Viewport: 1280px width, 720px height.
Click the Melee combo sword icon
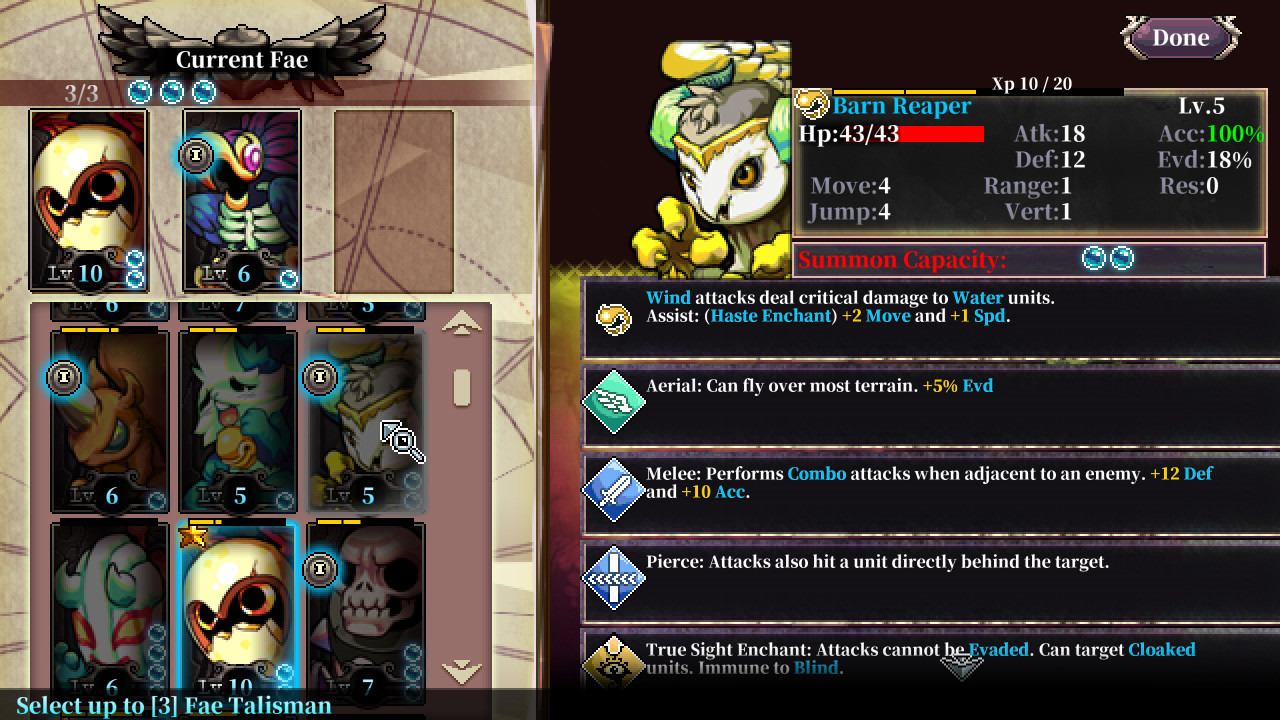click(x=614, y=489)
